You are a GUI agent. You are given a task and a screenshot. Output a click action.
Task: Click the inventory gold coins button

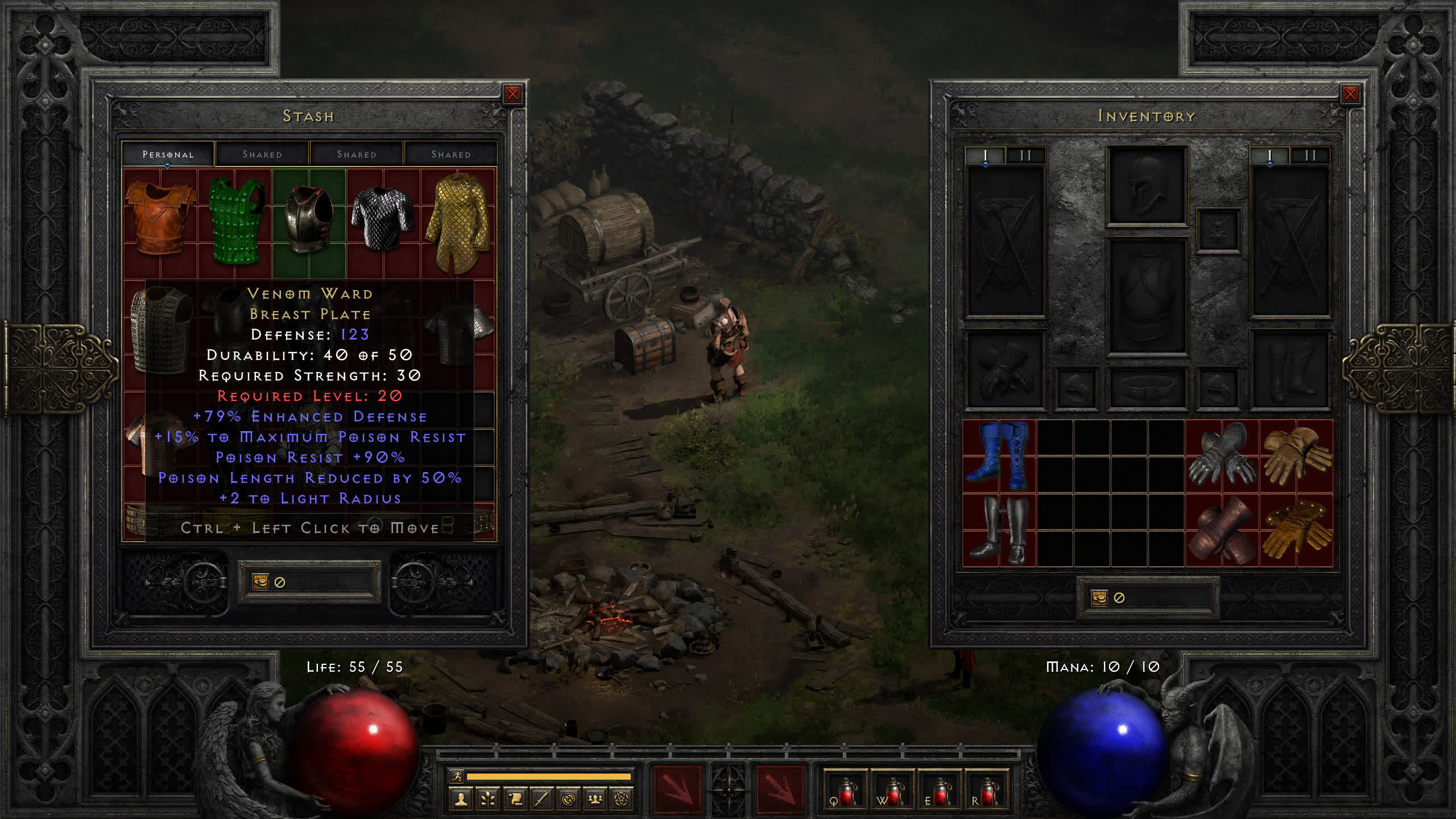point(1099,598)
